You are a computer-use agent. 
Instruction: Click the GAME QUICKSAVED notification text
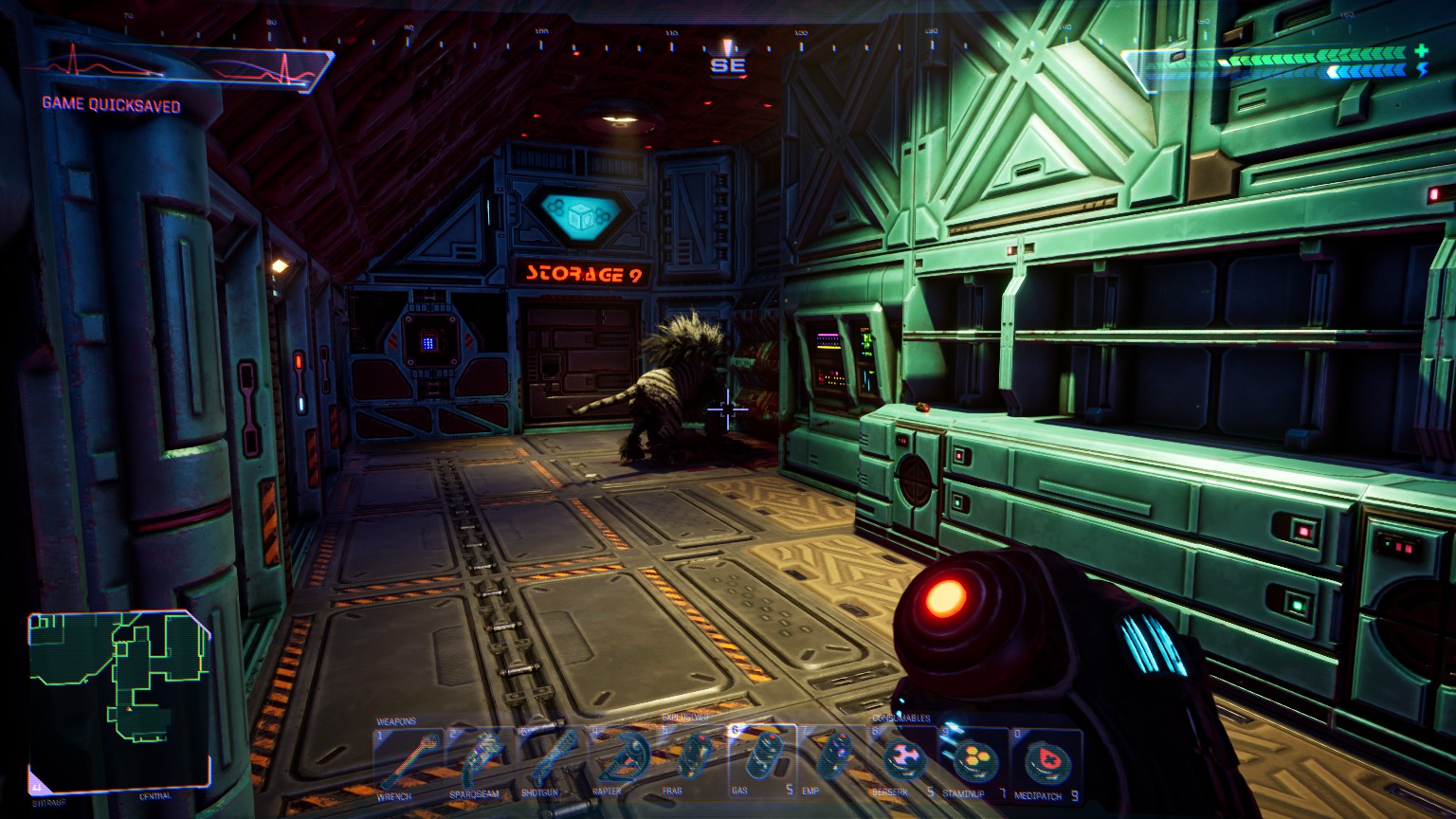111,106
